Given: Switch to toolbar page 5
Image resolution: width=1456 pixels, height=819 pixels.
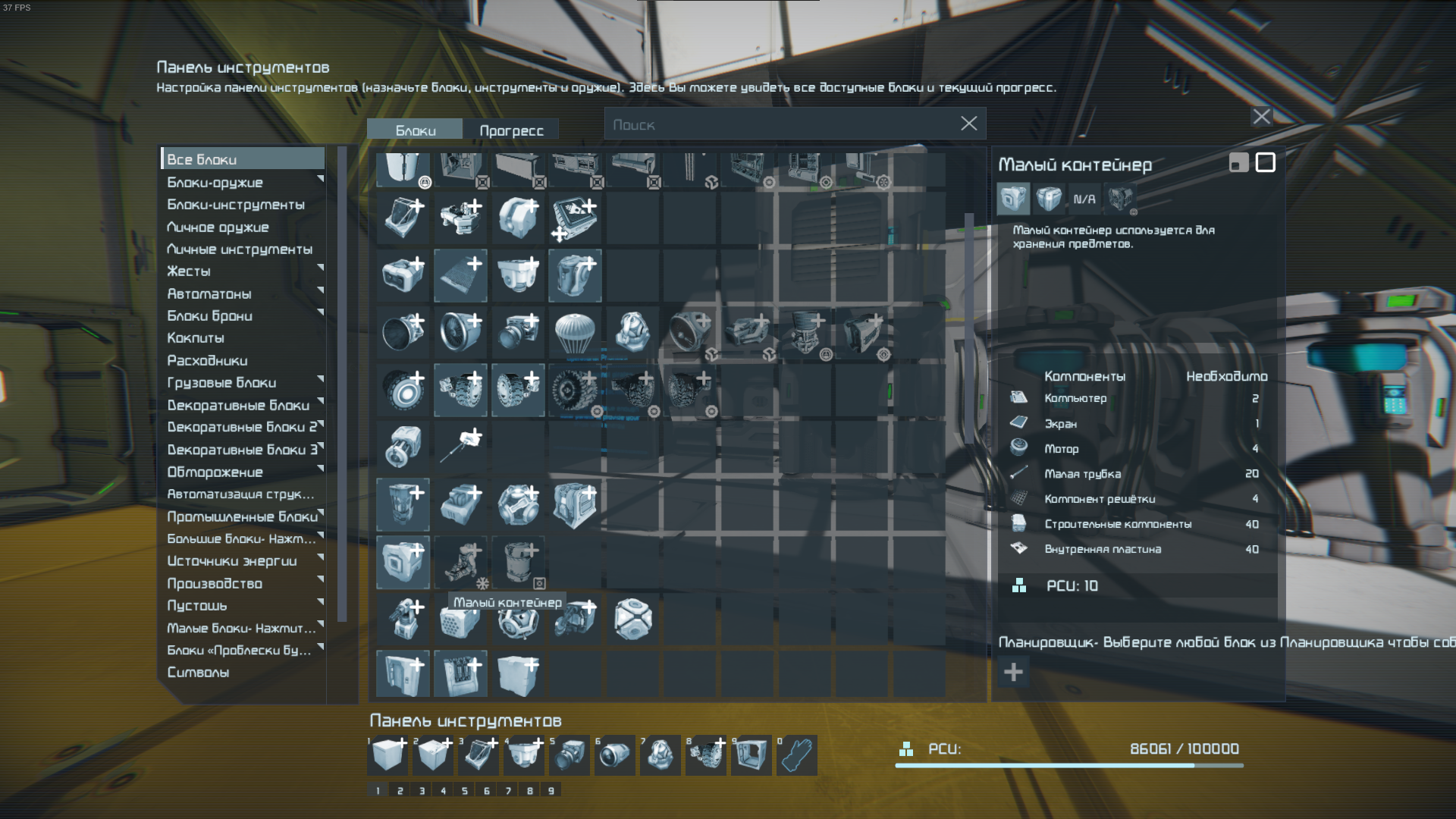Looking at the screenshot, I should click(x=465, y=790).
